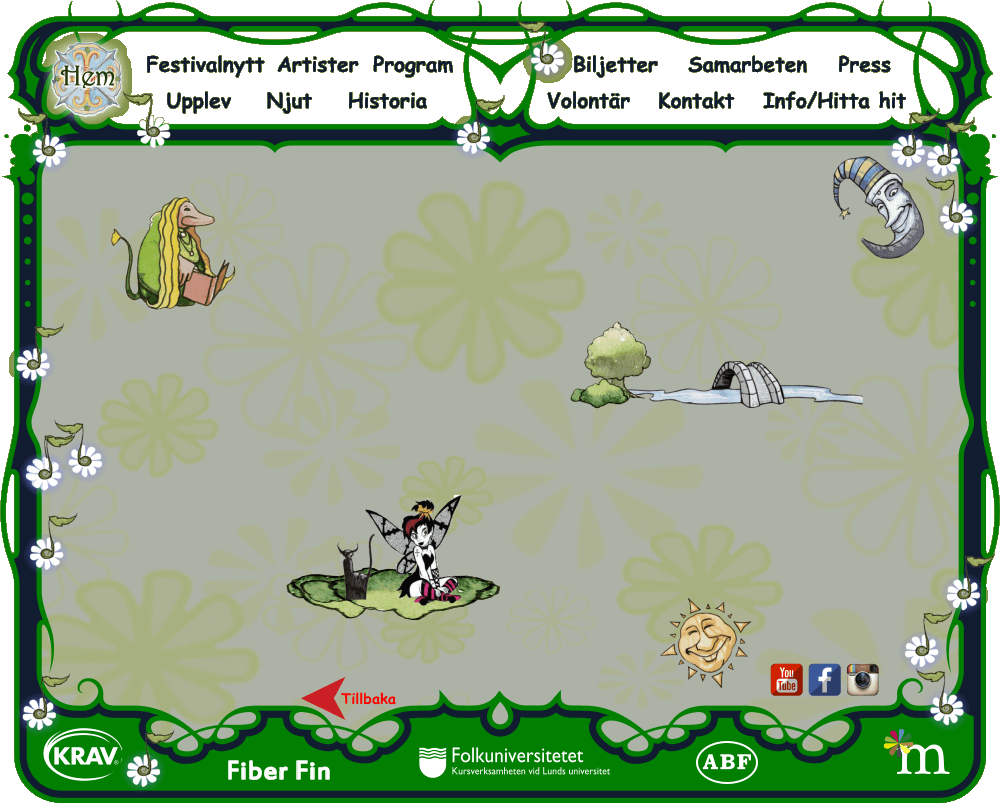Open the Kontakt page
The width and height of the screenshot is (1000, 803).
pos(696,102)
